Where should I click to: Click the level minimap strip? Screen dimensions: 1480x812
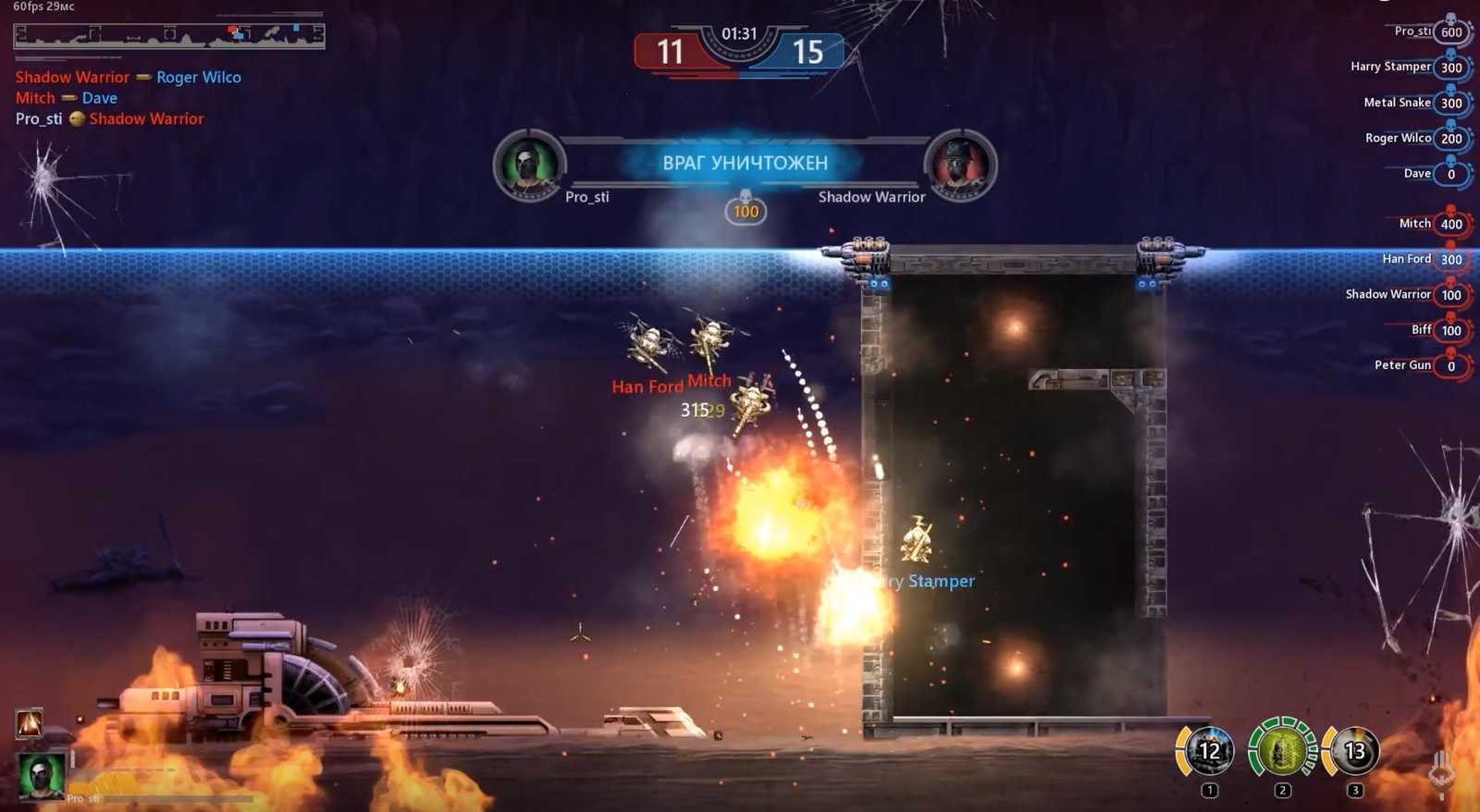tap(169, 35)
